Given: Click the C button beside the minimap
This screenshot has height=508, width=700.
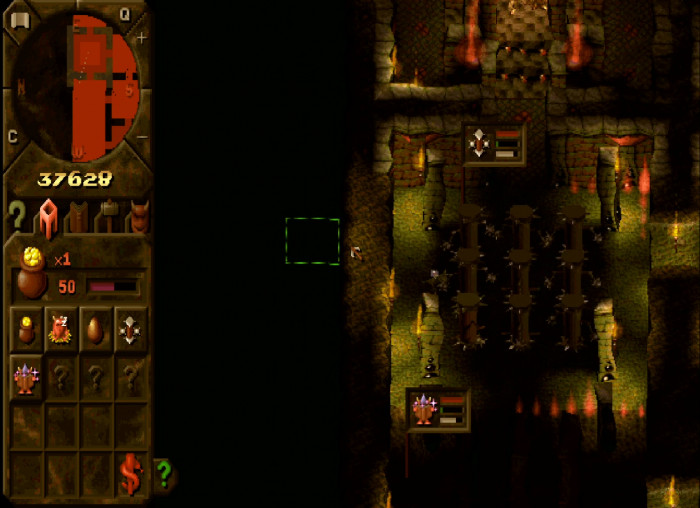Looking at the screenshot, I should click(x=13, y=137).
